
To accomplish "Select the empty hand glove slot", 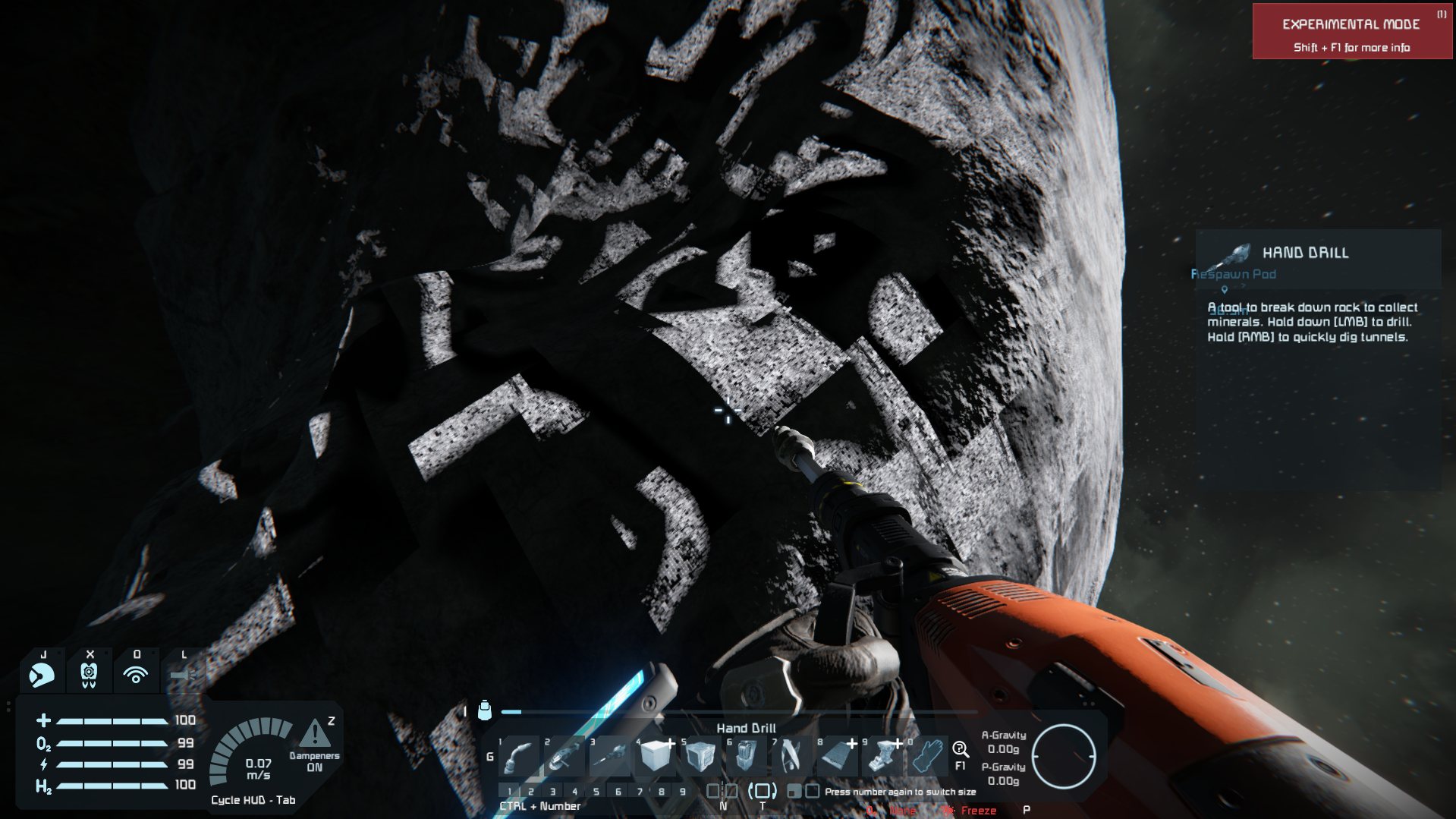I will point(927,757).
